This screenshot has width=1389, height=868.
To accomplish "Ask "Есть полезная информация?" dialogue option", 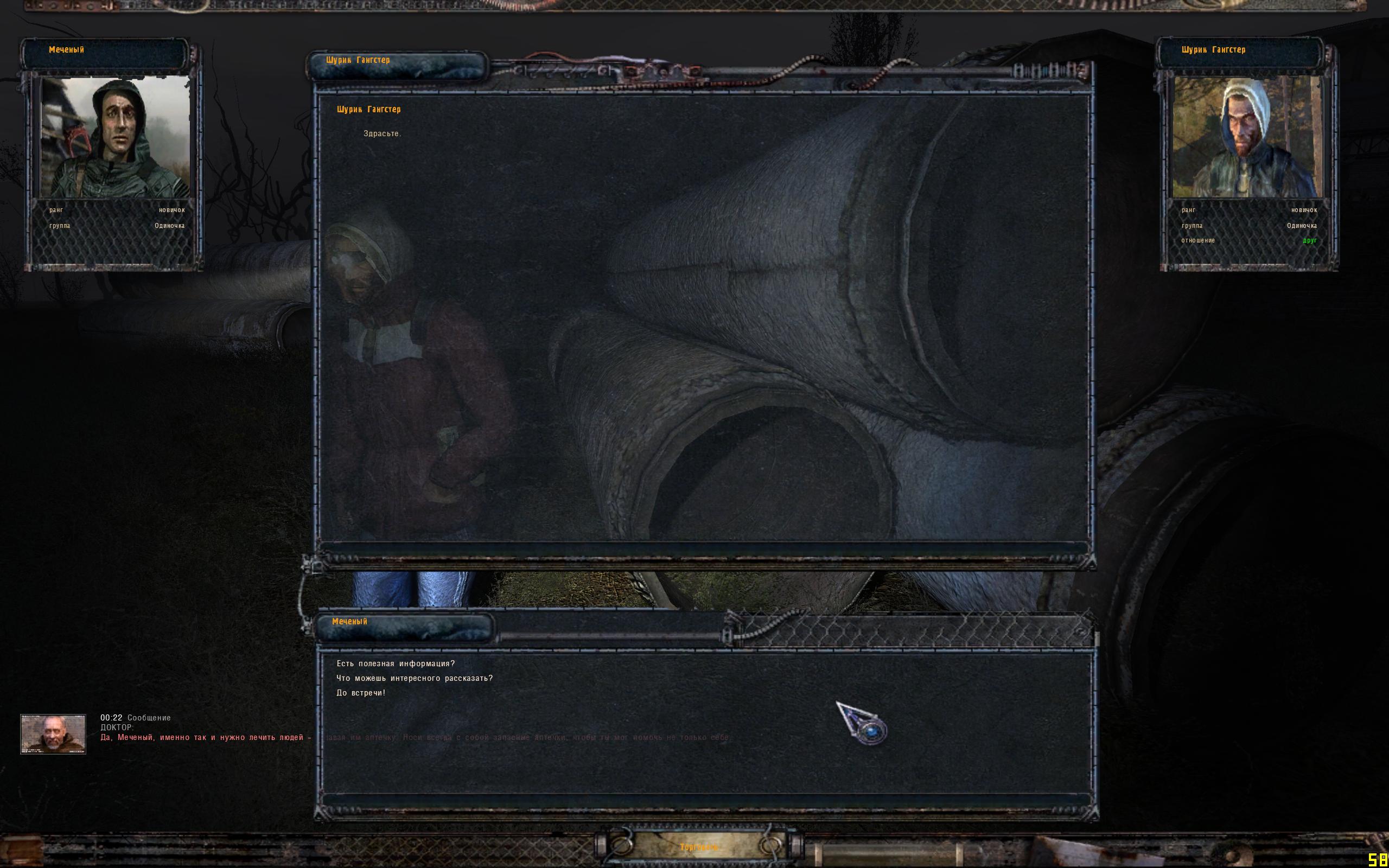I will pos(396,663).
